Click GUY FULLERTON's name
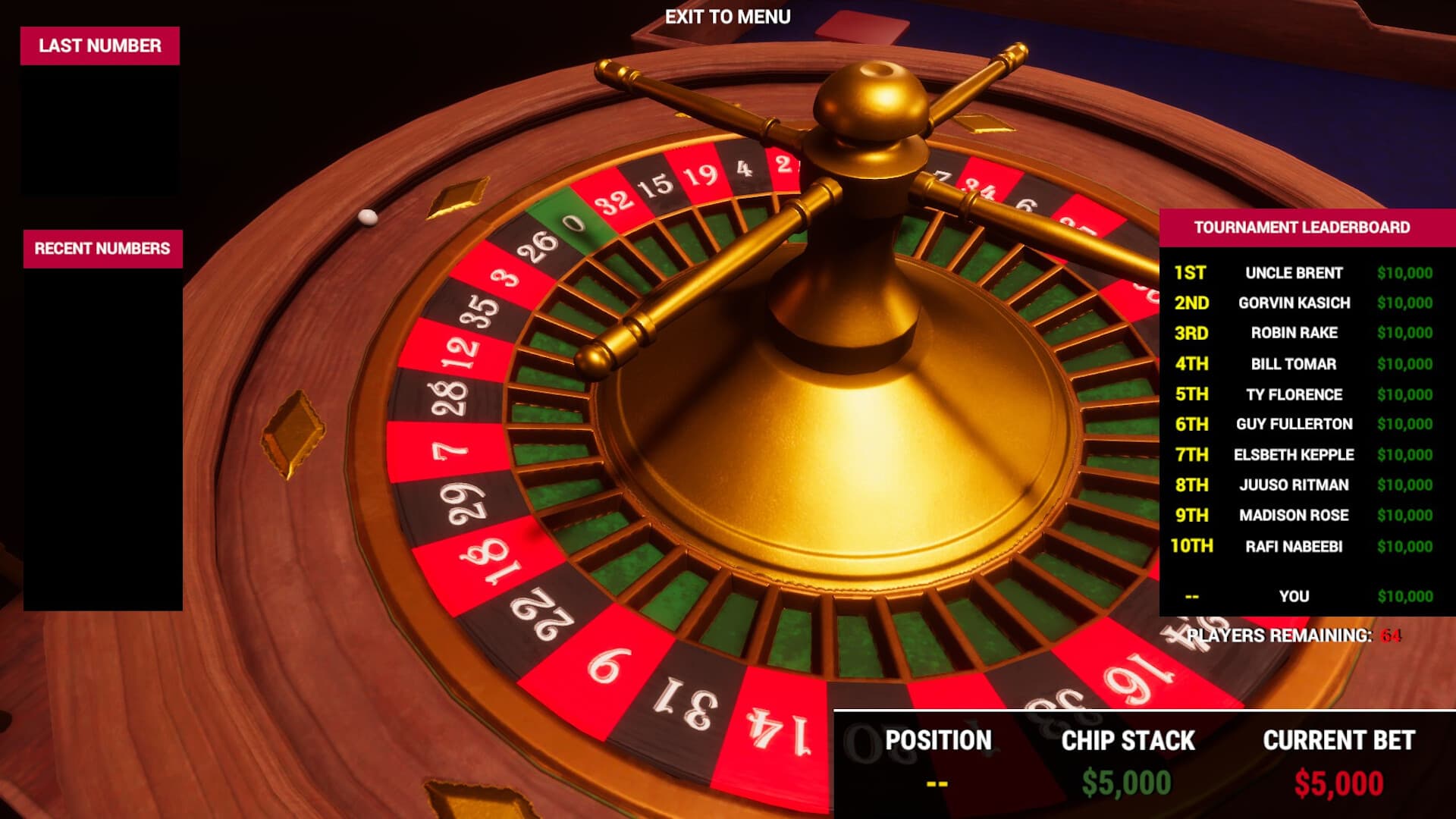Screen dimensions: 1456x819 coord(1293,424)
